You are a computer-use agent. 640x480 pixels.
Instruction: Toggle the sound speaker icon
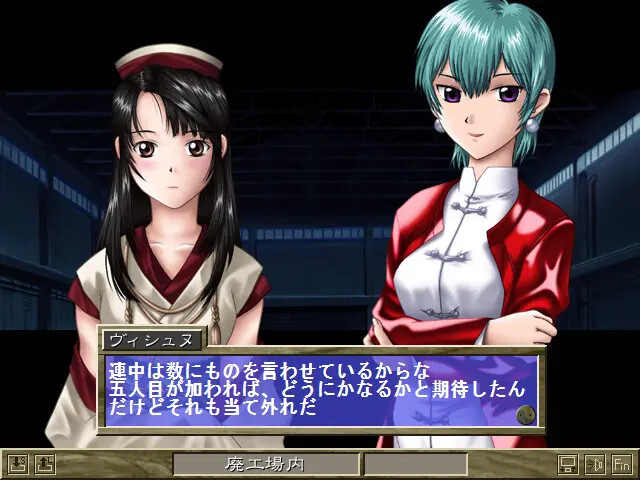point(595,464)
